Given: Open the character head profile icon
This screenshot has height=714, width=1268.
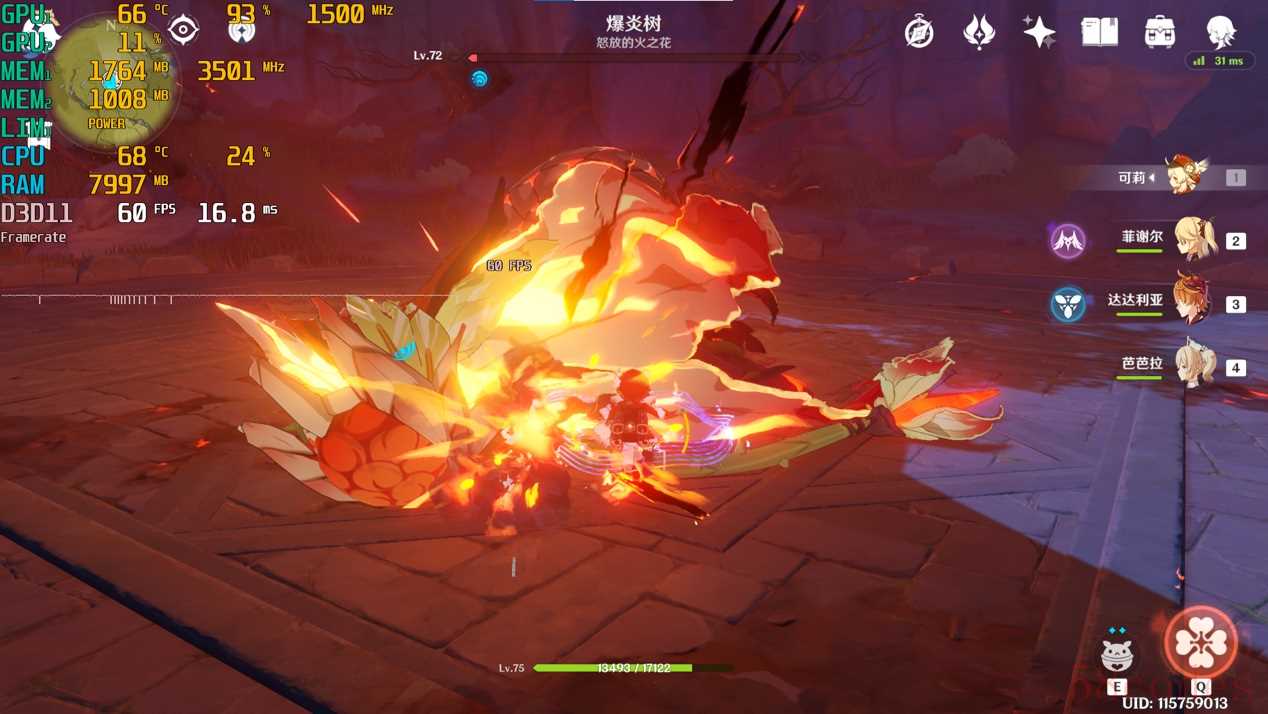Looking at the screenshot, I should tap(1221, 32).
